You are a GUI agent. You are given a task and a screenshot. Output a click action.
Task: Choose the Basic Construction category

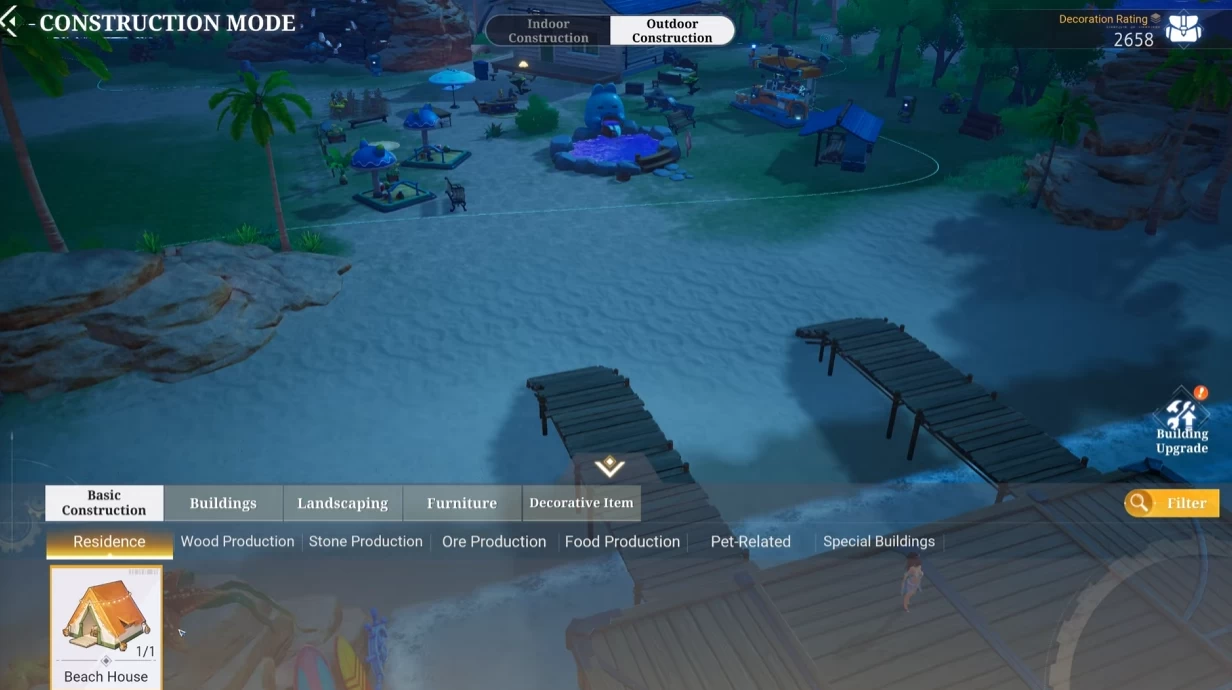click(104, 503)
